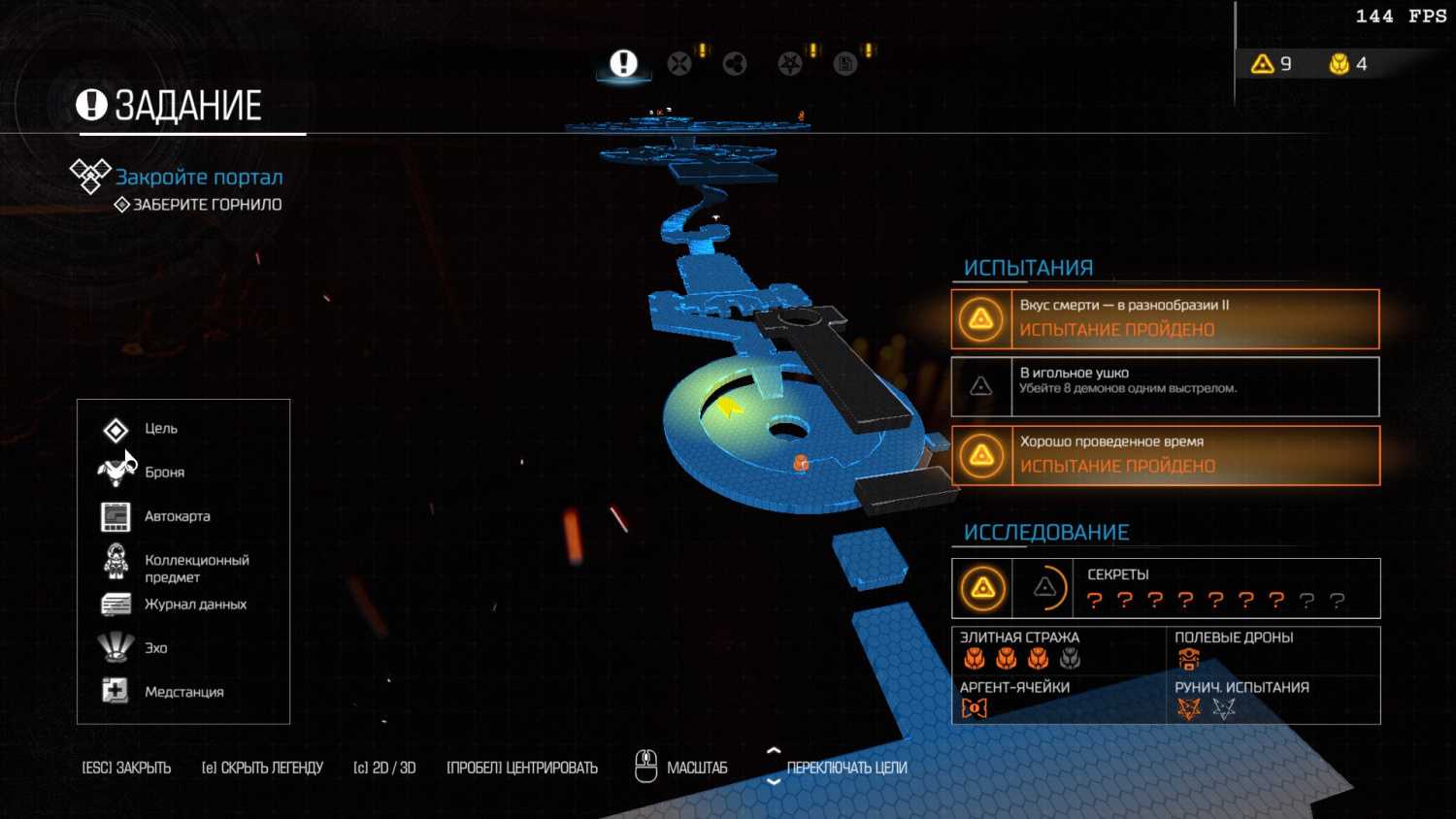
Task: Center the map with 'ЦЕНТРИРОВАТЬ'
Action: point(522,768)
